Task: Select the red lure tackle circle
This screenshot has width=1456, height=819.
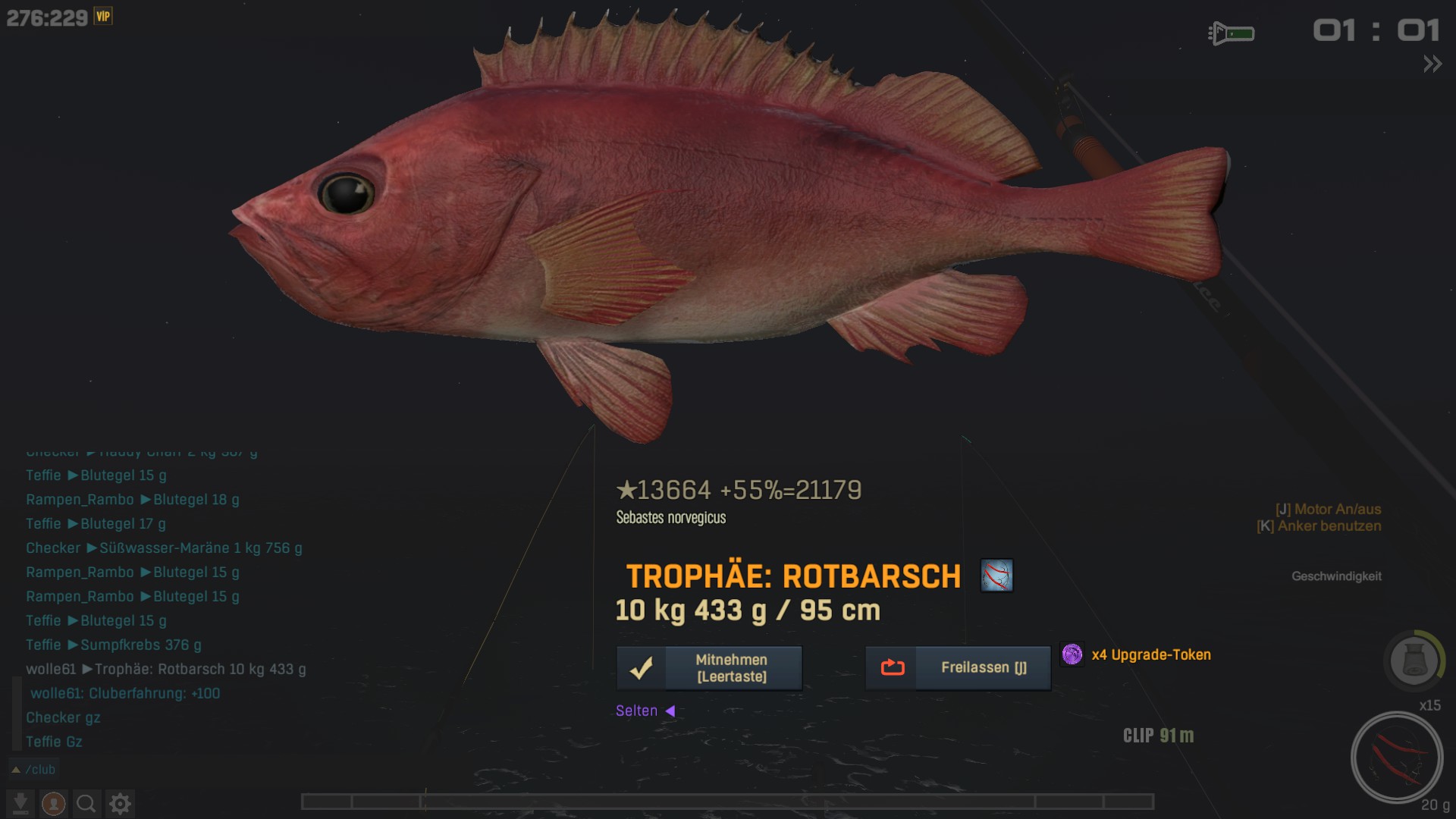Action: coord(1396,757)
